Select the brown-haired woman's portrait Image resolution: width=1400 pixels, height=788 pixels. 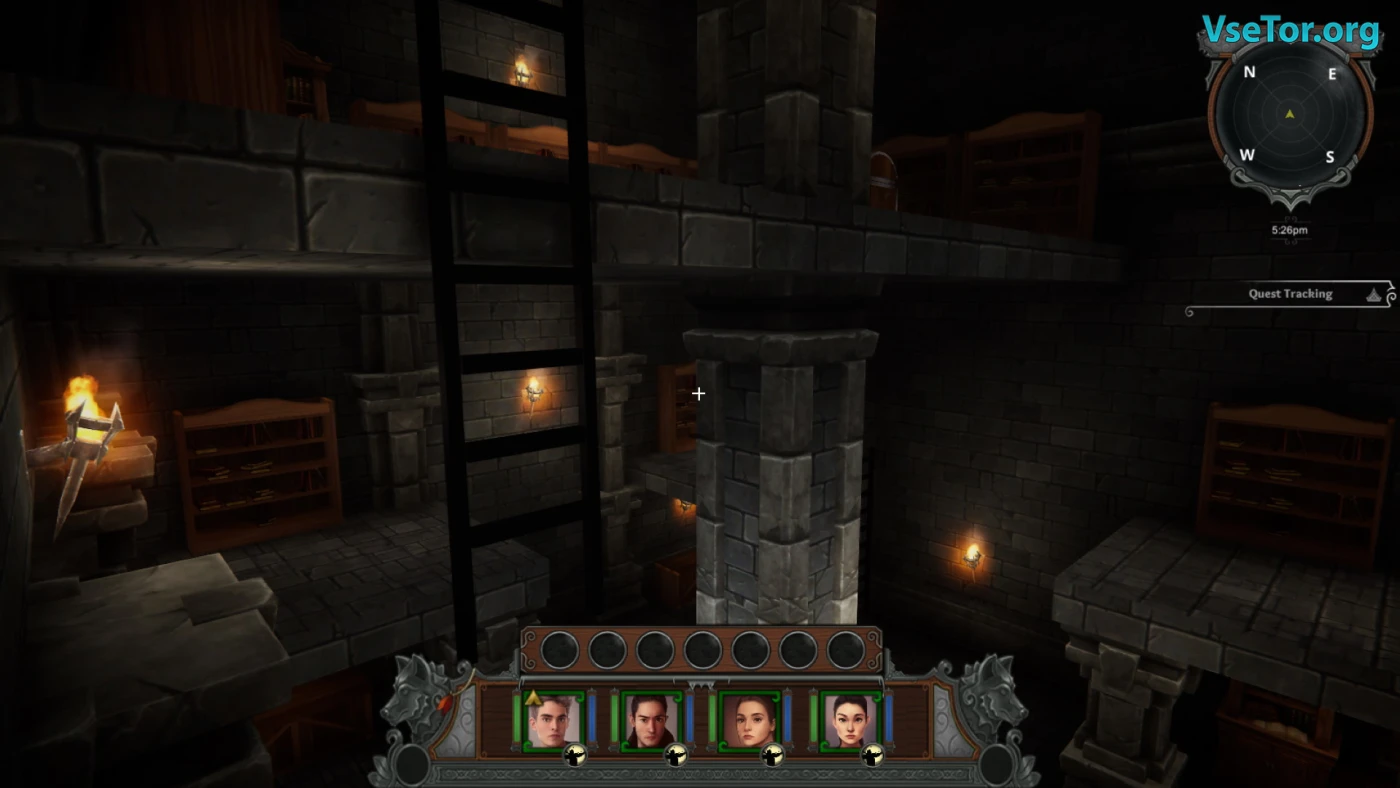[749, 719]
